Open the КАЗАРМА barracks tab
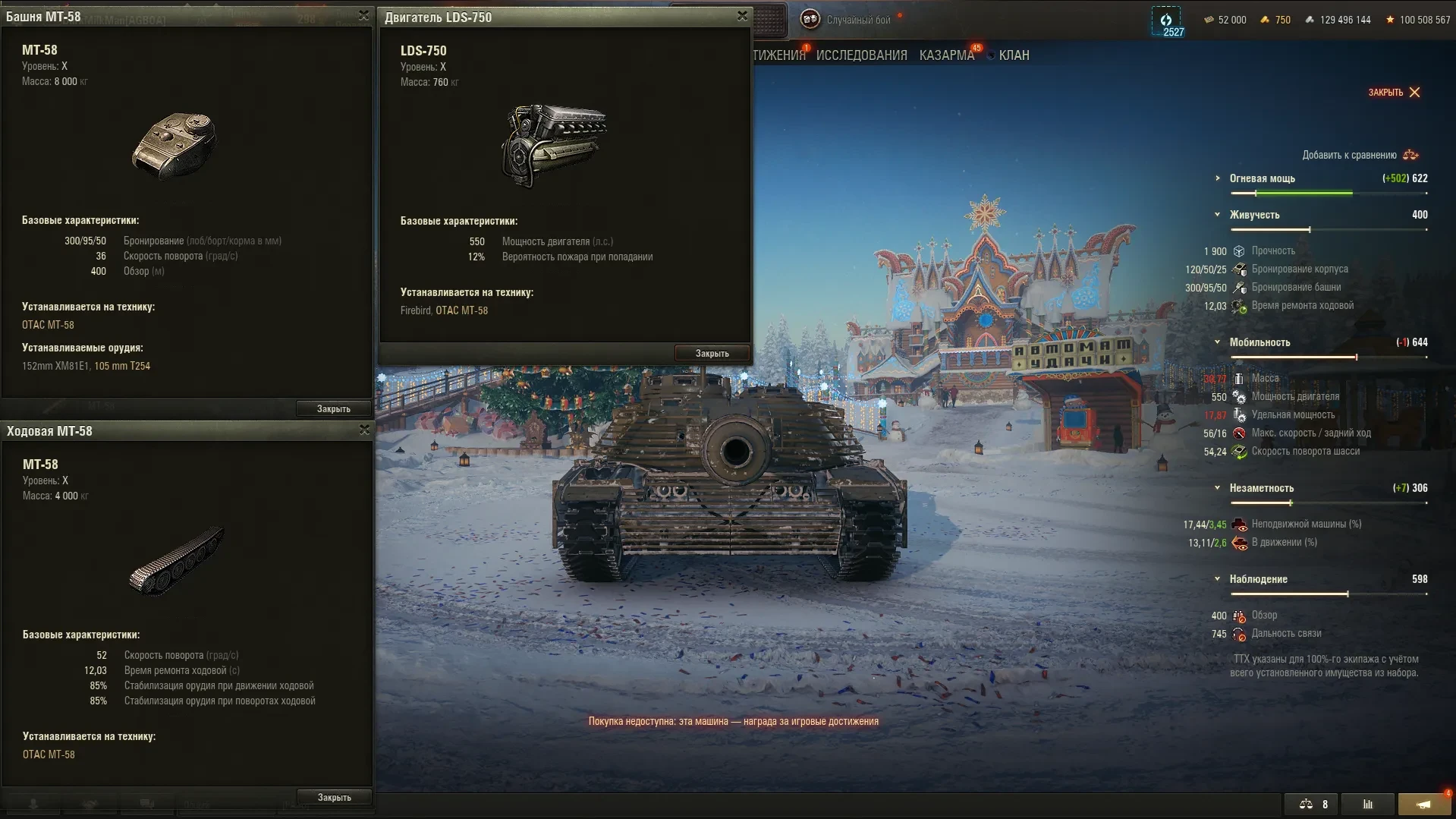 tap(946, 55)
